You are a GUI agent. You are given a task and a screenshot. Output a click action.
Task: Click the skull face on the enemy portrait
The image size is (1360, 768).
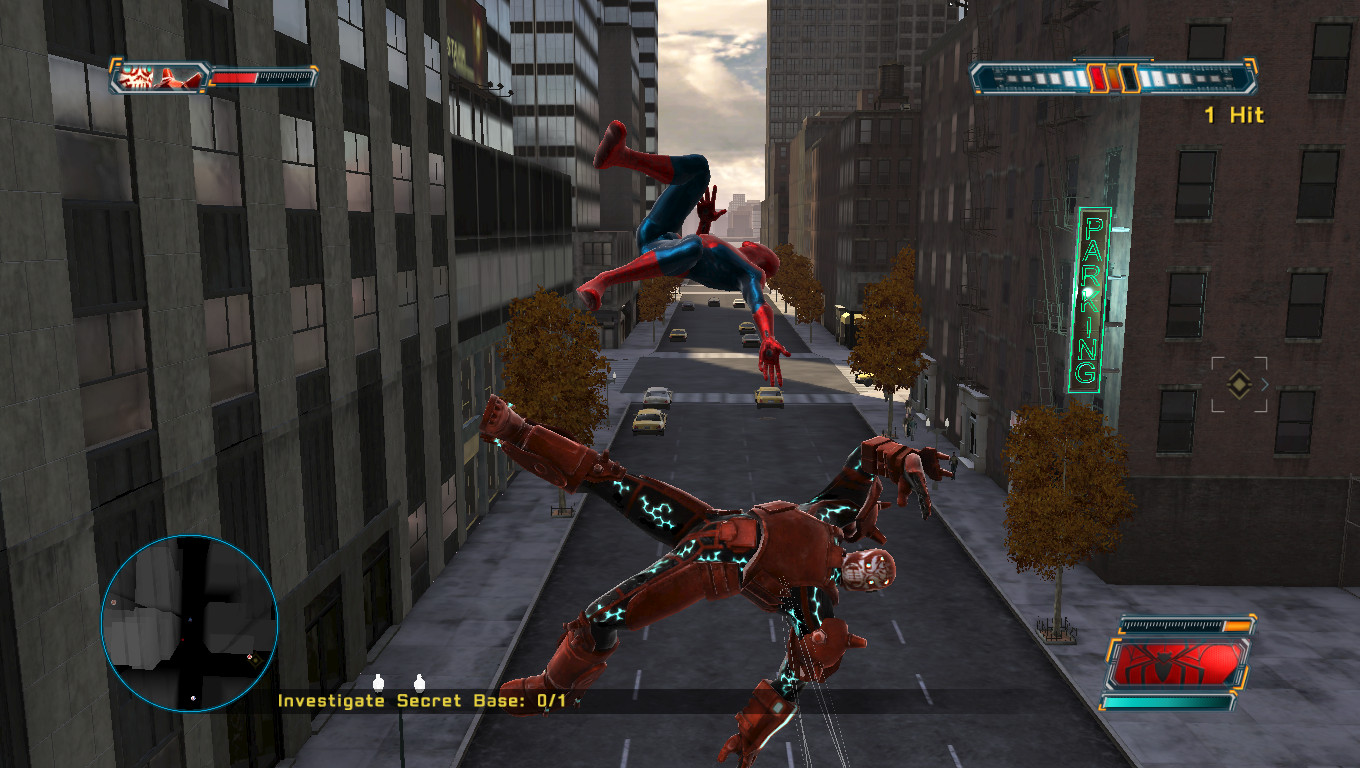click(135, 76)
